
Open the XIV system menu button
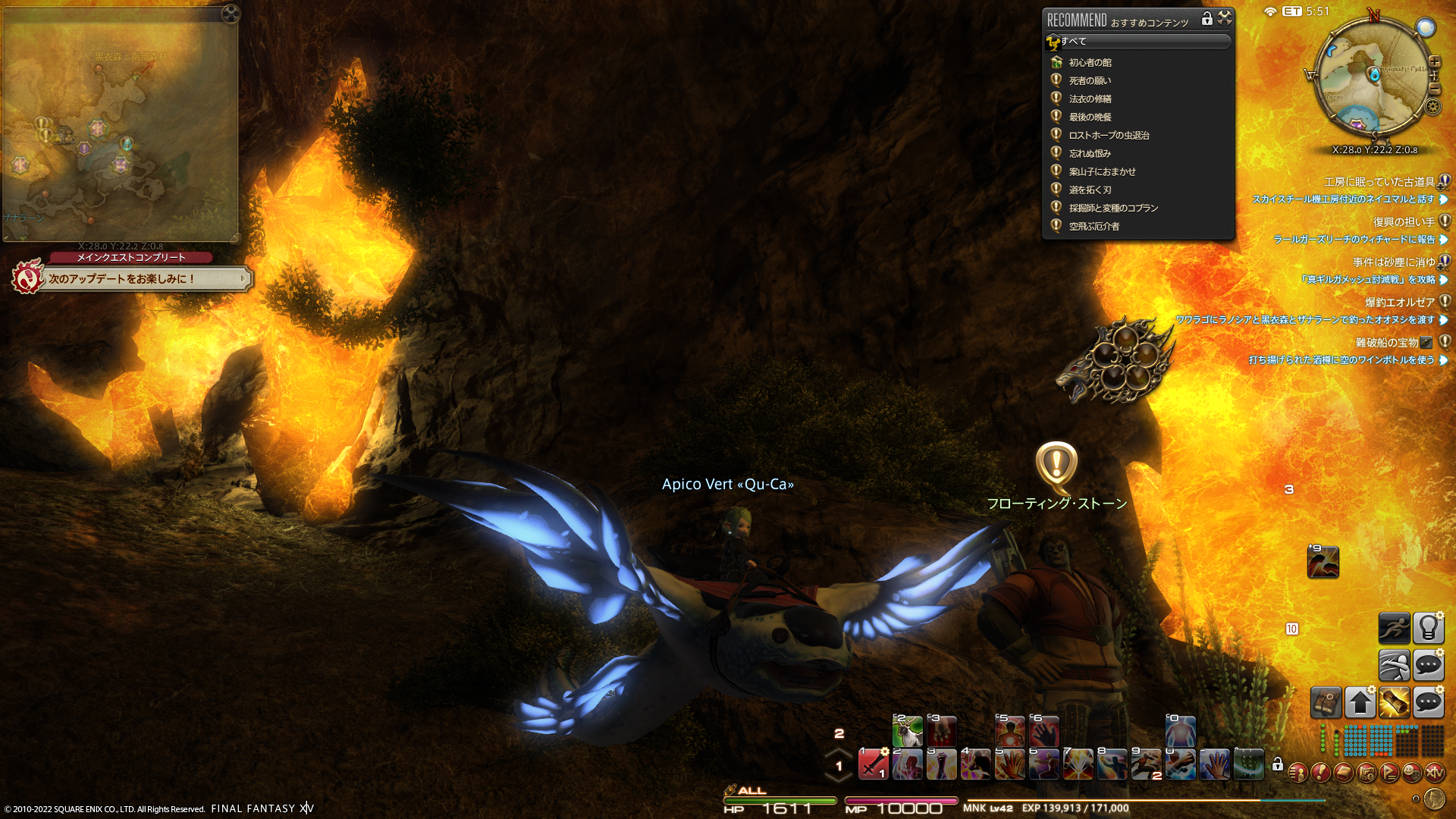(x=1434, y=773)
